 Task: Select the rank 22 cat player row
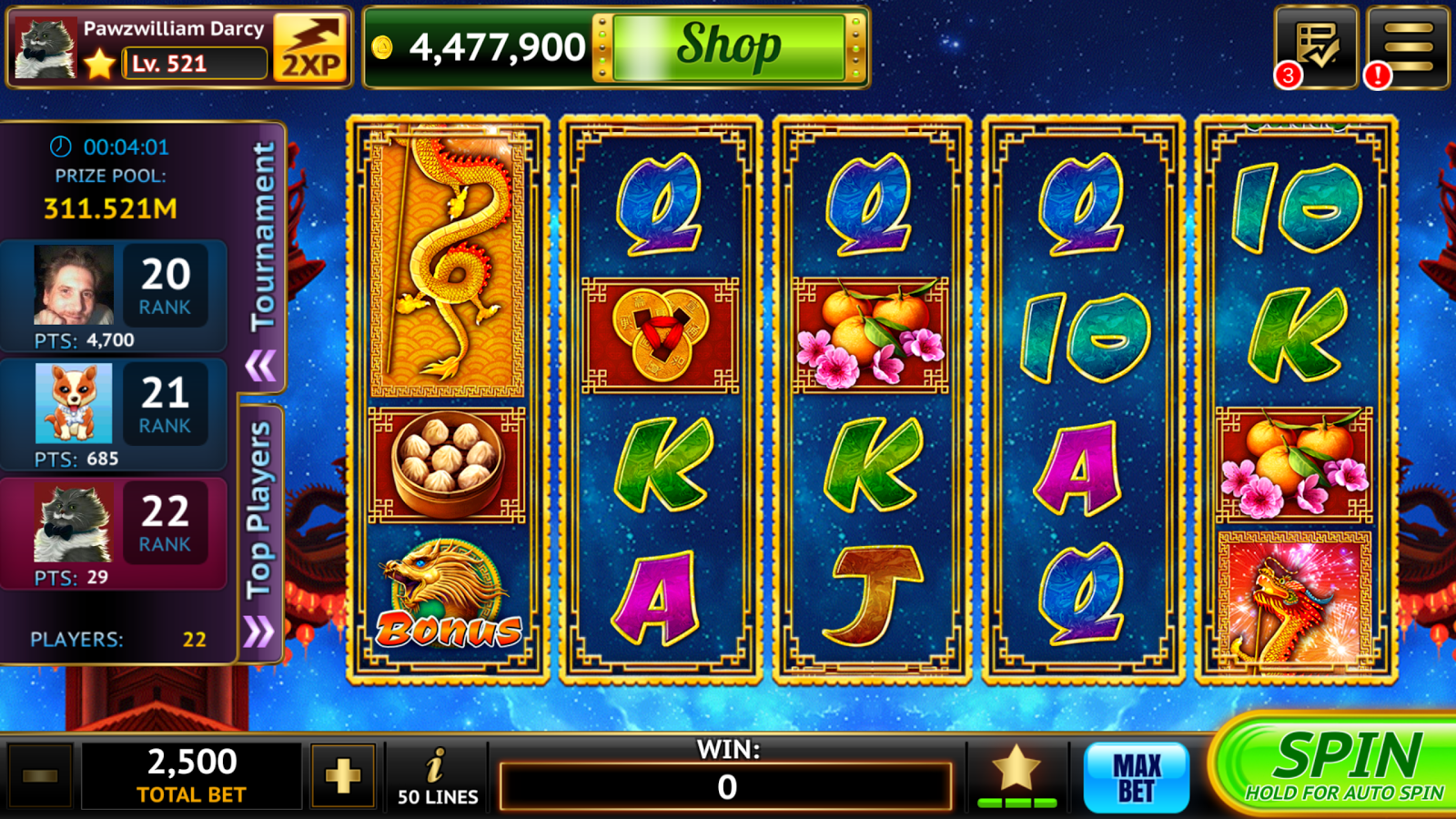[114, 532]
